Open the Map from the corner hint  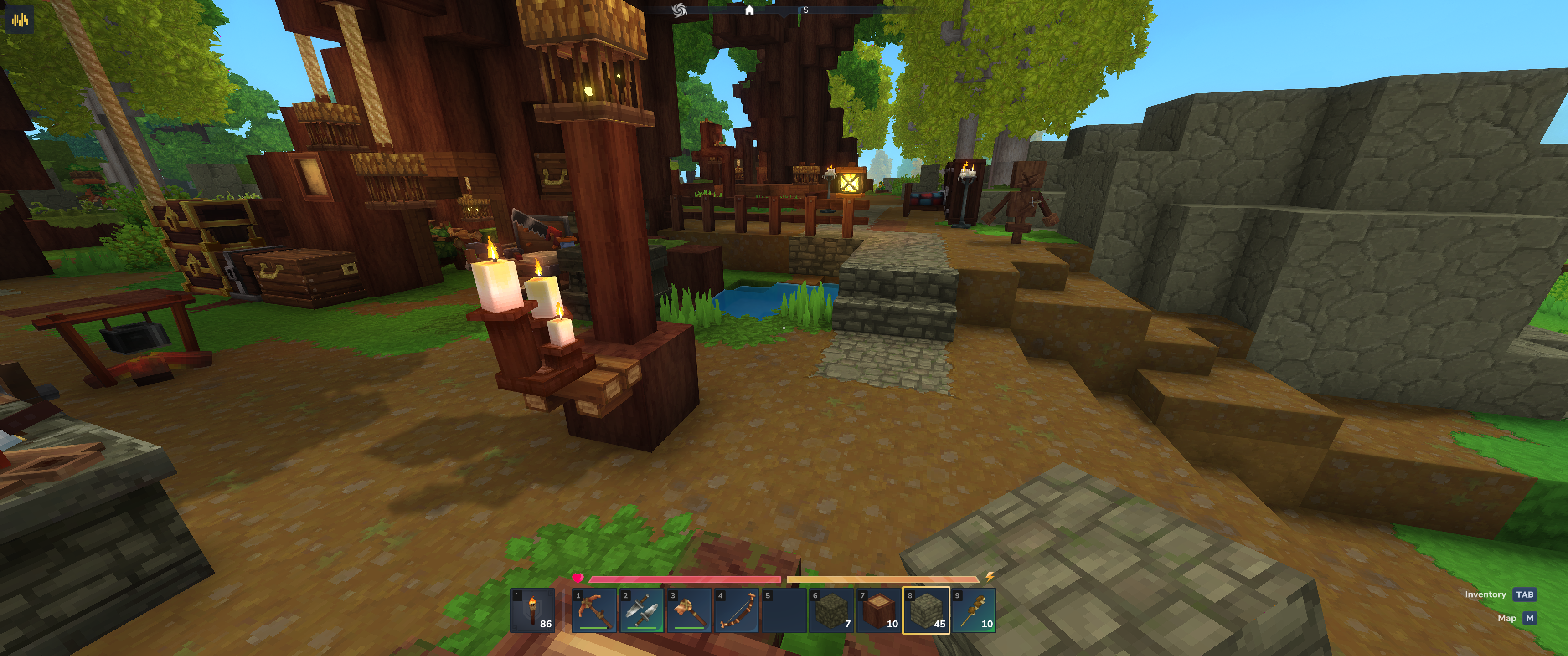1529,618
